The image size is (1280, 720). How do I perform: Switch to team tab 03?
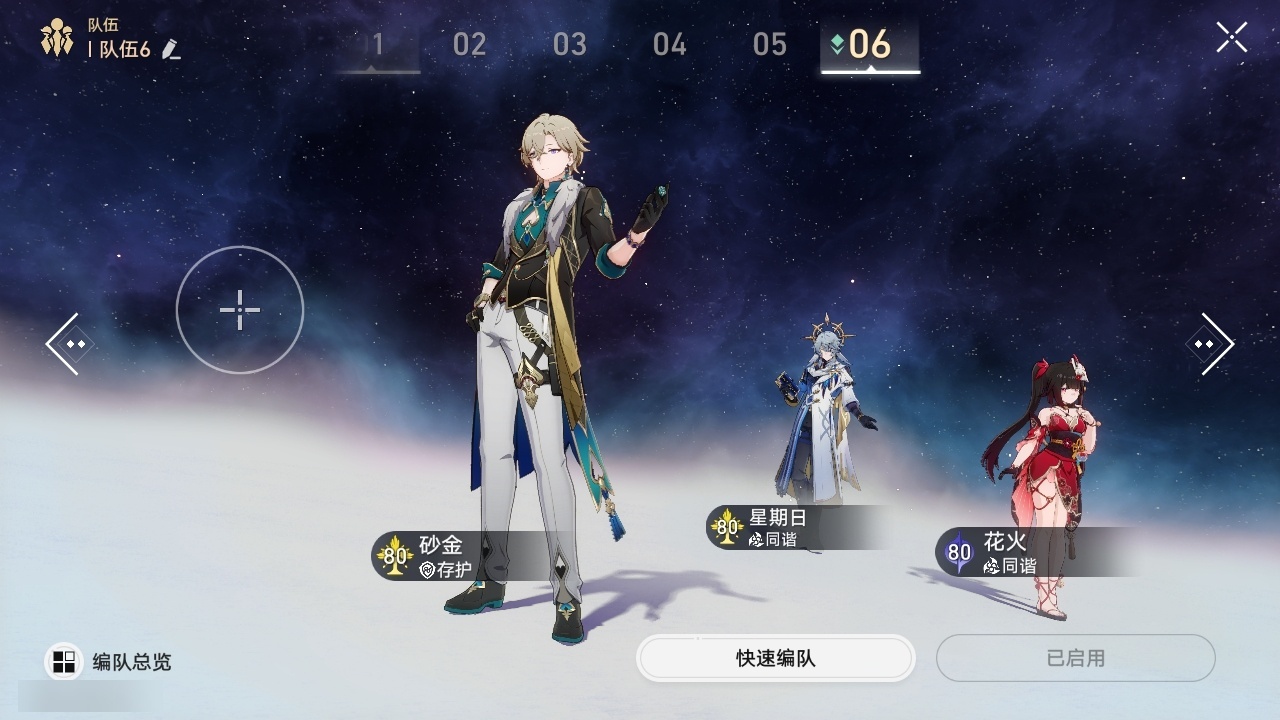point(570,45)
